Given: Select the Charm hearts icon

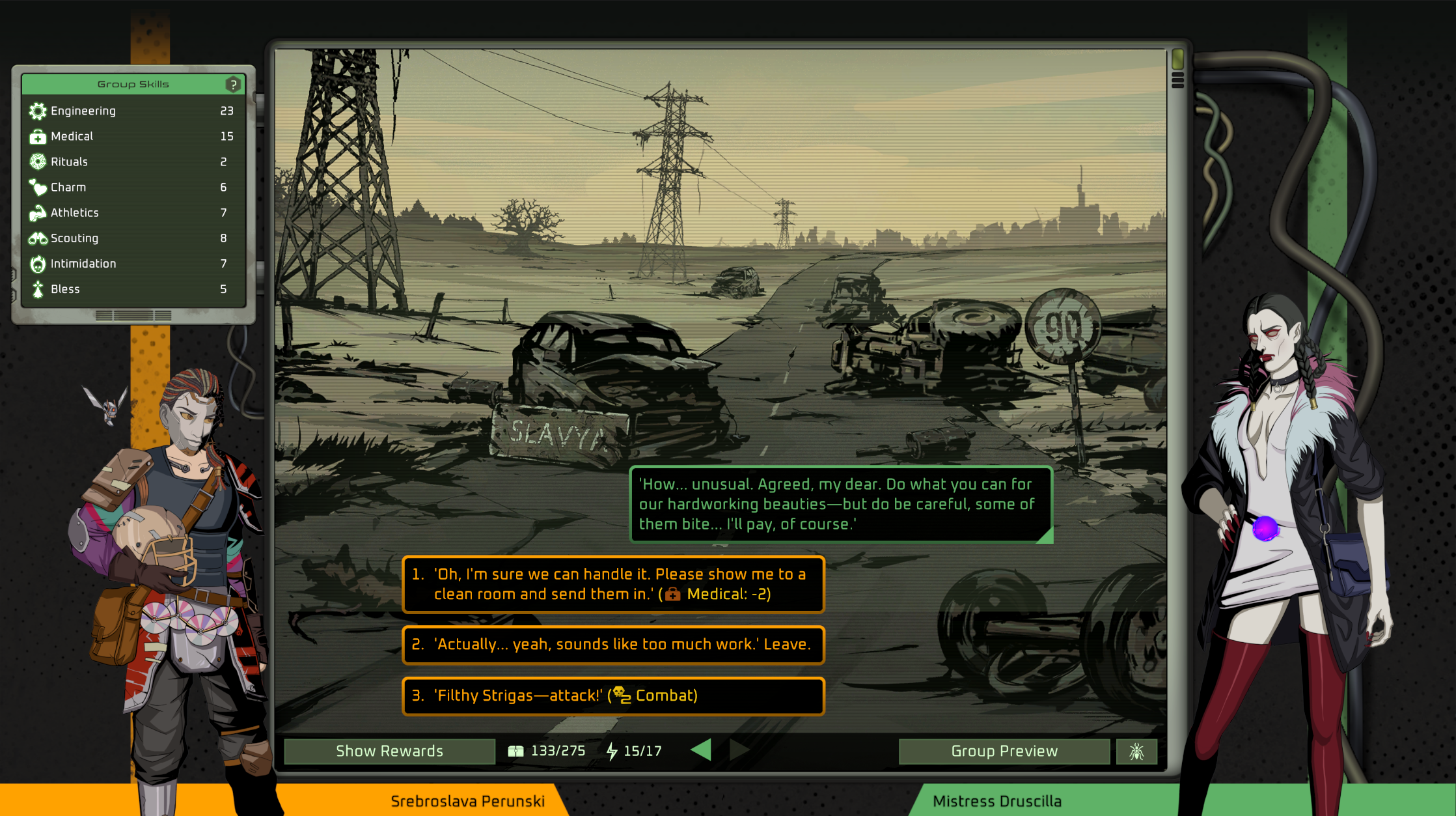Looking at the screenshot, I should tap(38, 187).
